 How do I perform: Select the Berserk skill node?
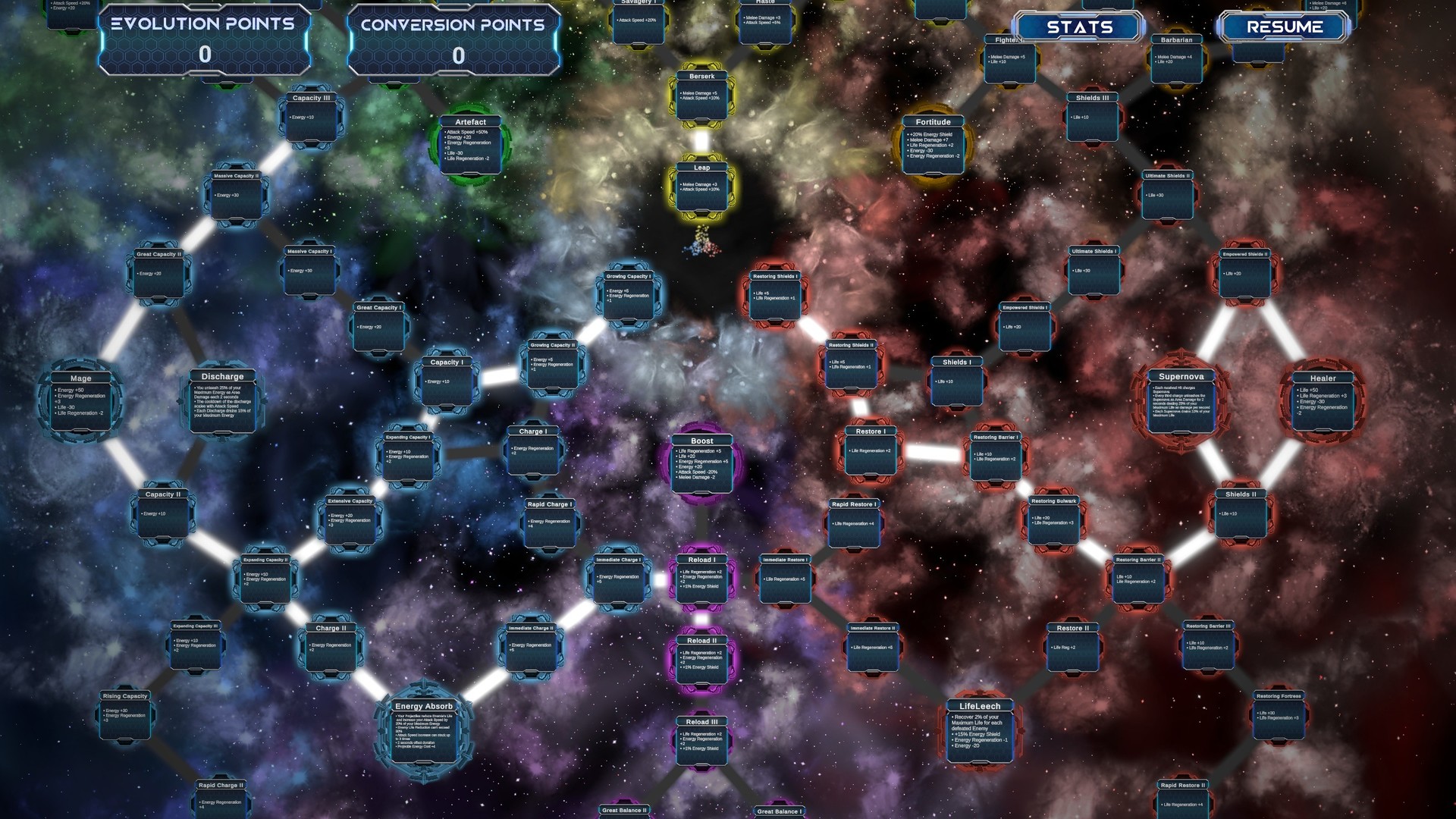pos(703,95)
